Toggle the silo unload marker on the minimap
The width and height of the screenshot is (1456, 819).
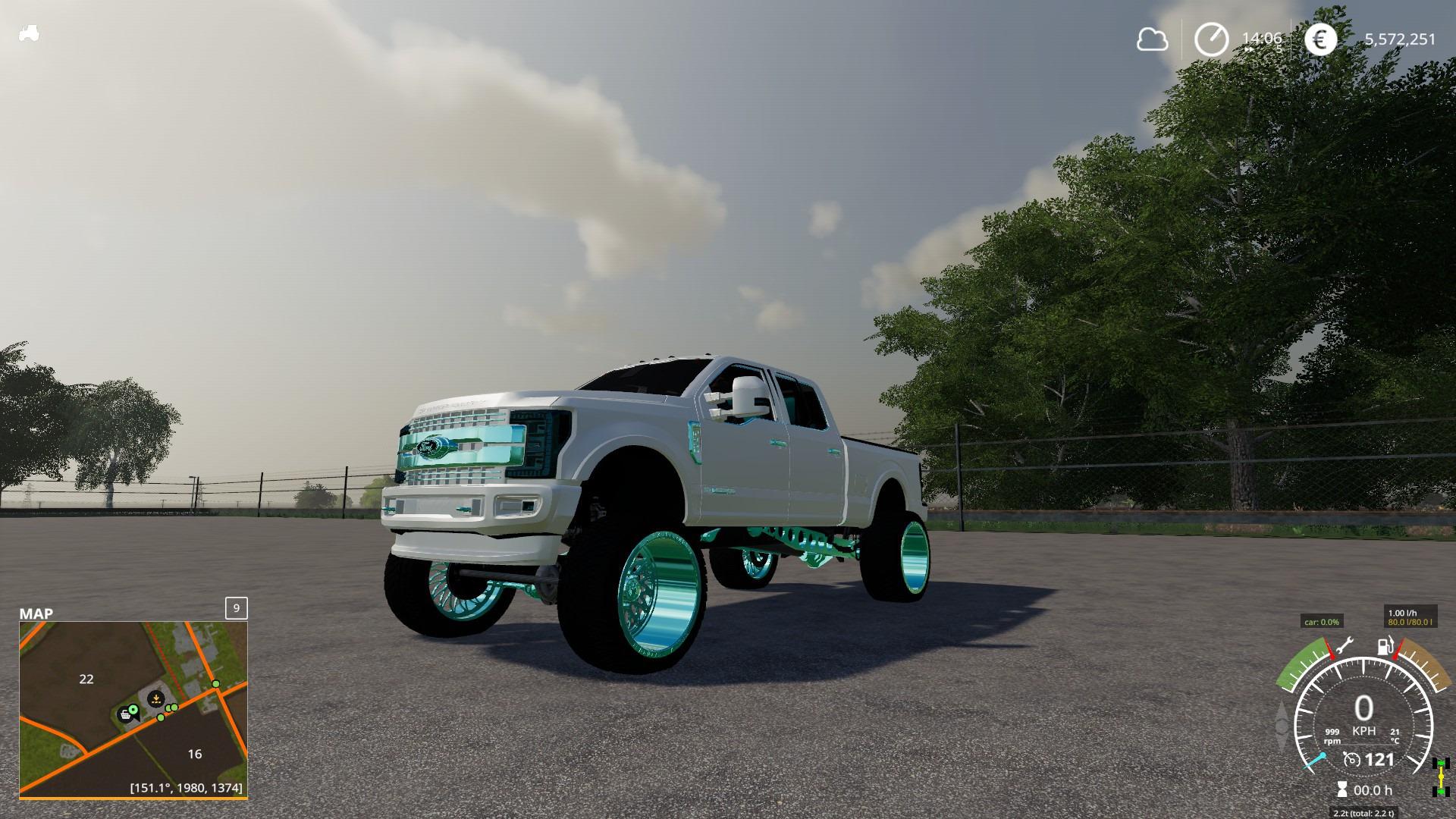(155, 698)
